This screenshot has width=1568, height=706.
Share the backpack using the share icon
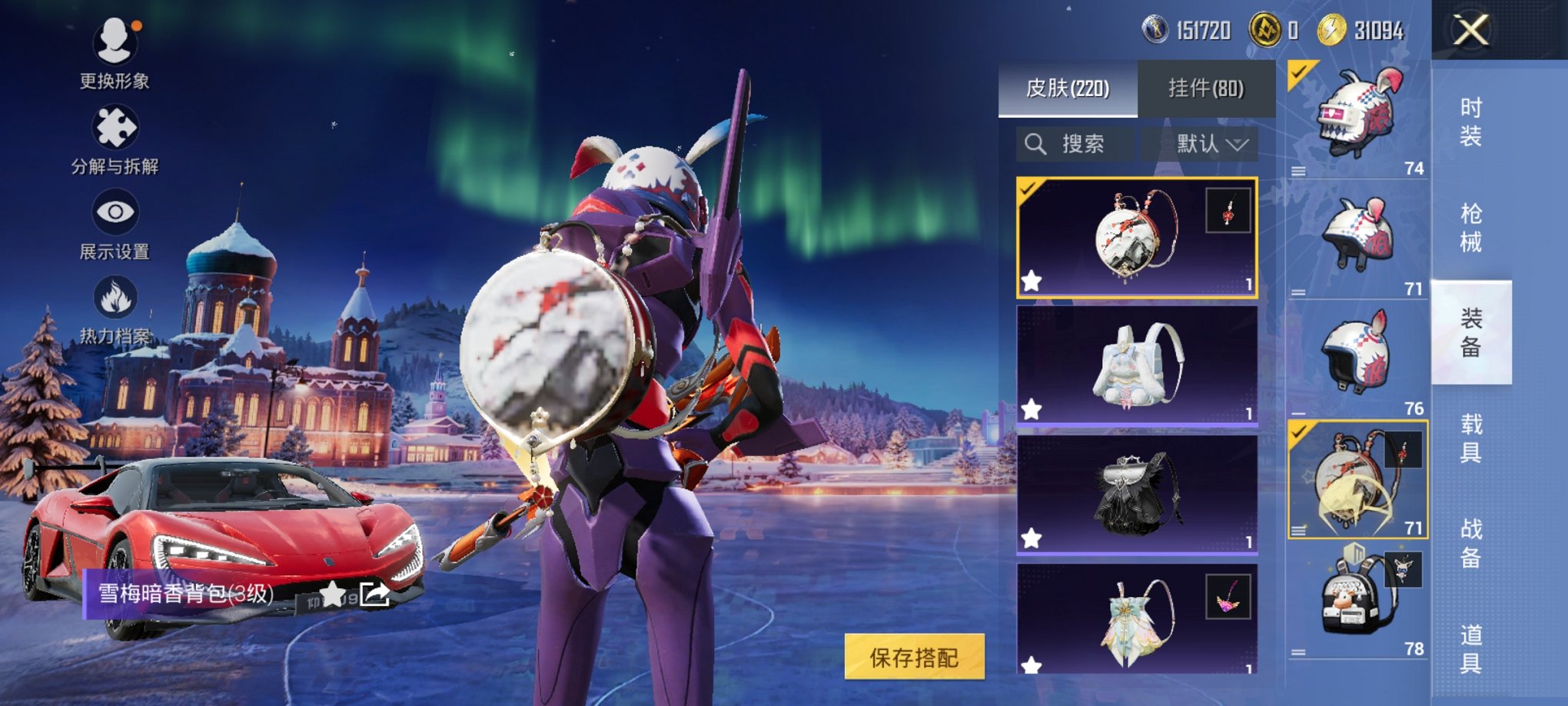(375, 594)
